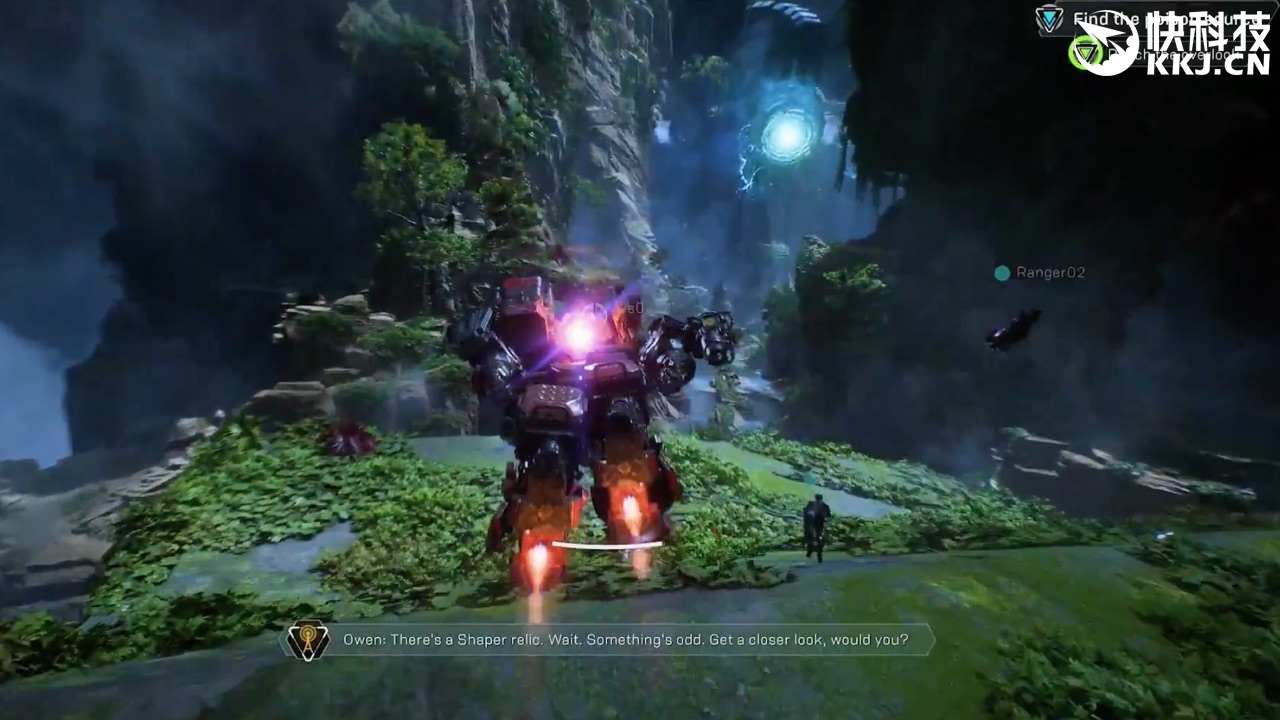Click Owen's radio speaker icon

pos(308,640)
